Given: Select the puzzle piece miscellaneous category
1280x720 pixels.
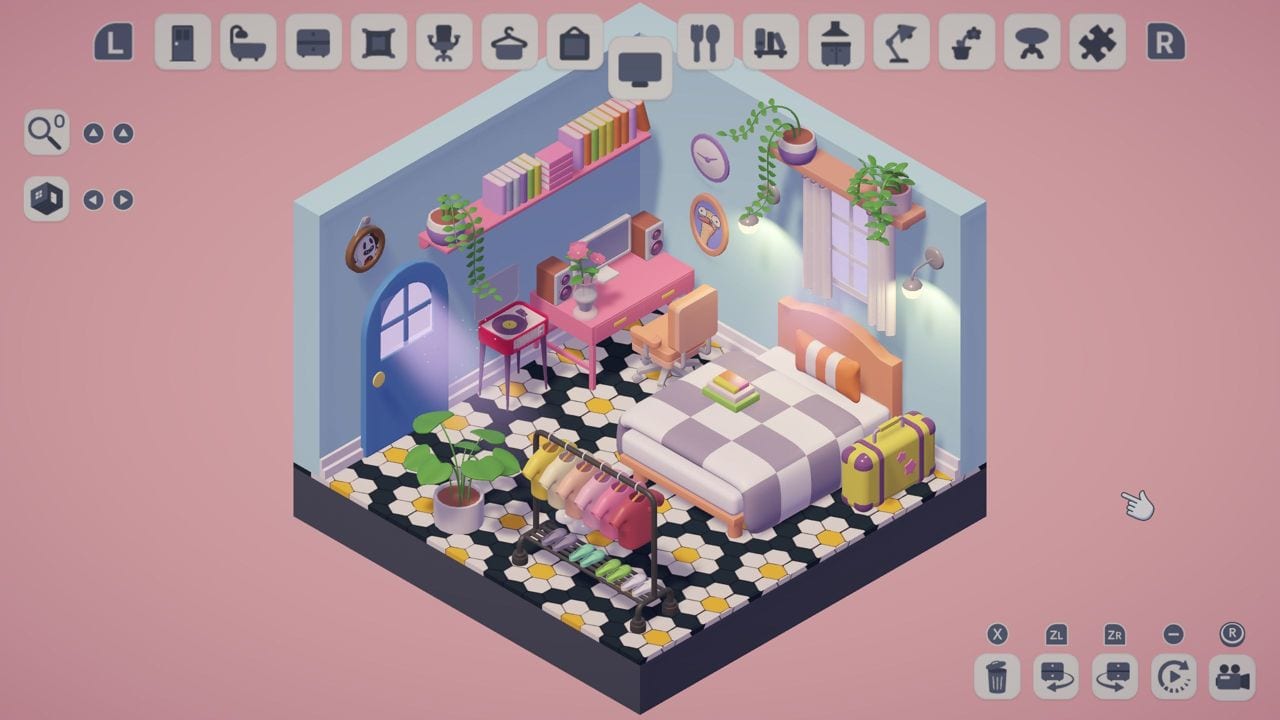Looking at the screenshot, I should point(1097,45).
